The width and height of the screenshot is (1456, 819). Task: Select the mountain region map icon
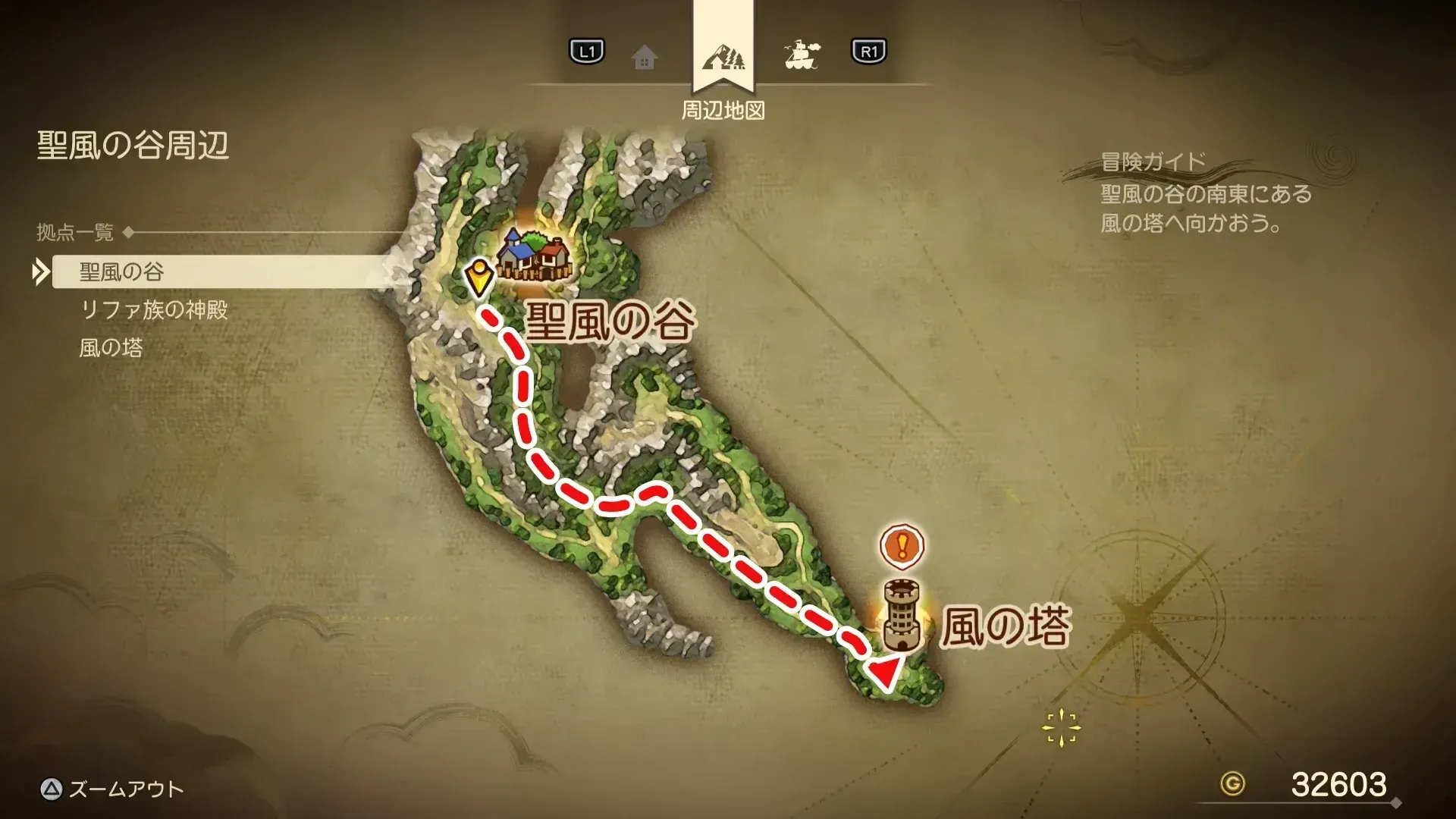pos(724,55)
